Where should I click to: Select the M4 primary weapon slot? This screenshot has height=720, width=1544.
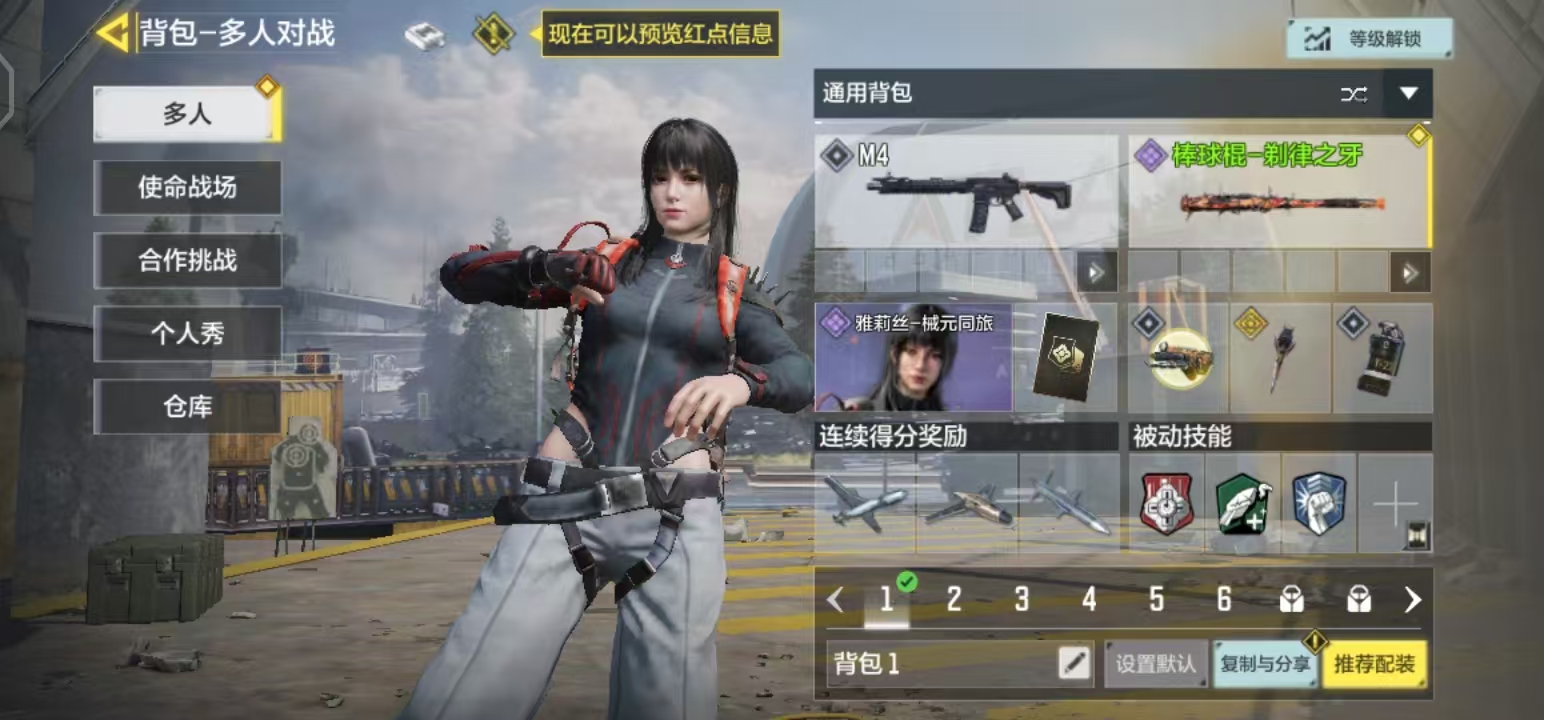[966, 192]
